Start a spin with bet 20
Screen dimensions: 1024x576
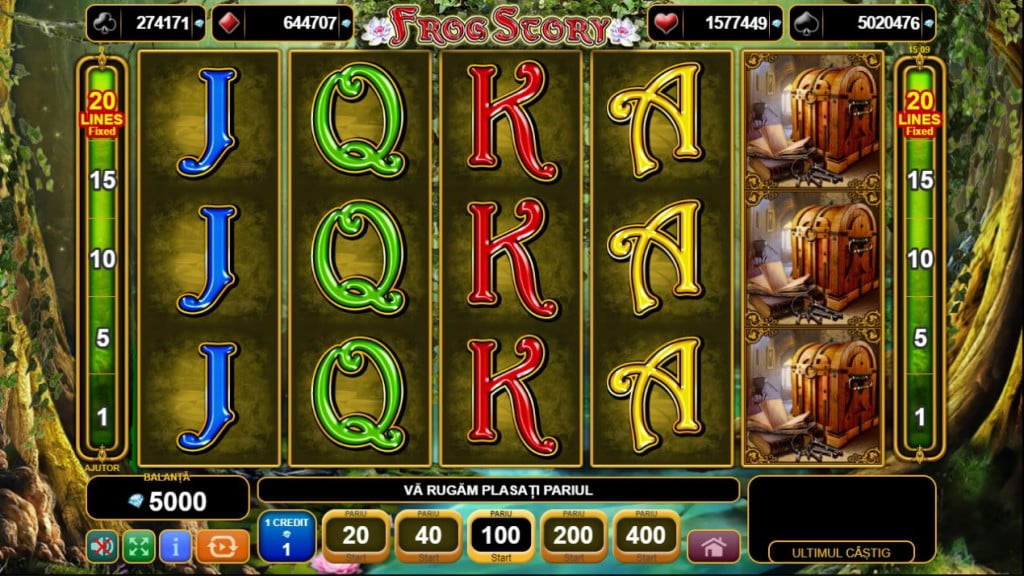[x=356, y=537]
